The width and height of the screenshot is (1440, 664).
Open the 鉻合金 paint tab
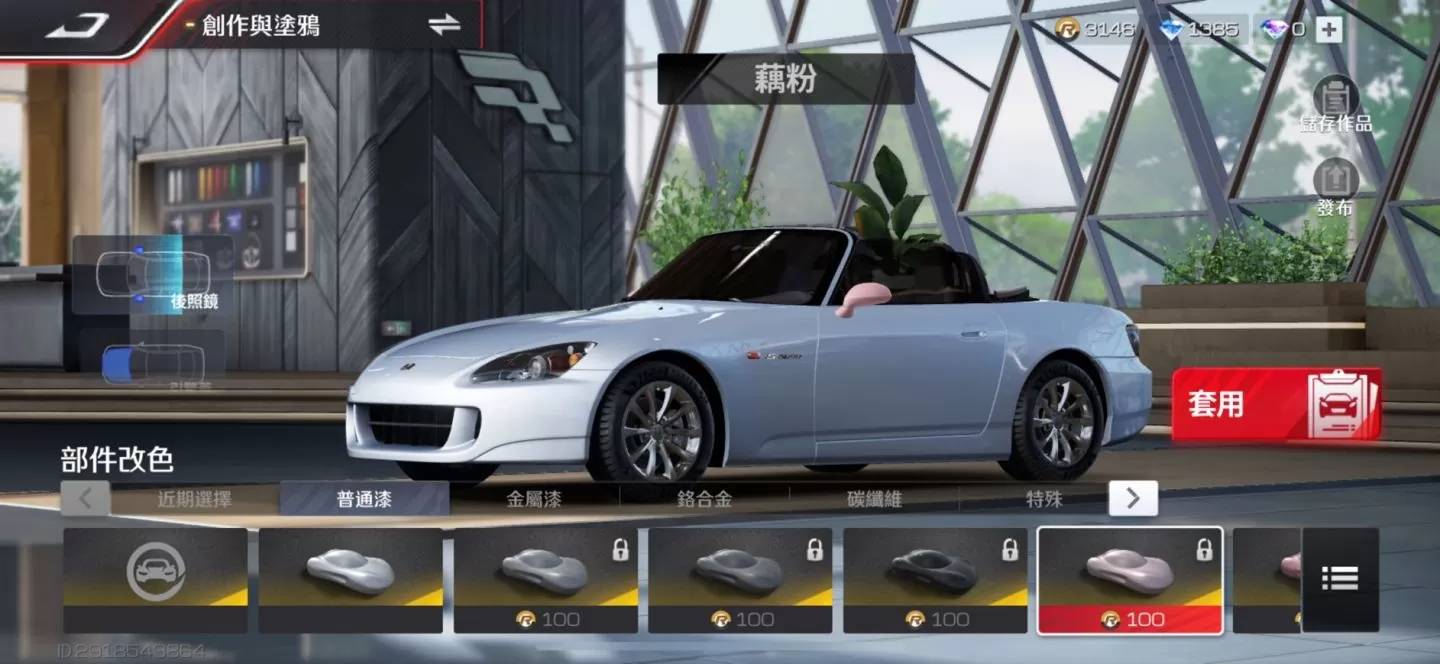click(704, 498)
